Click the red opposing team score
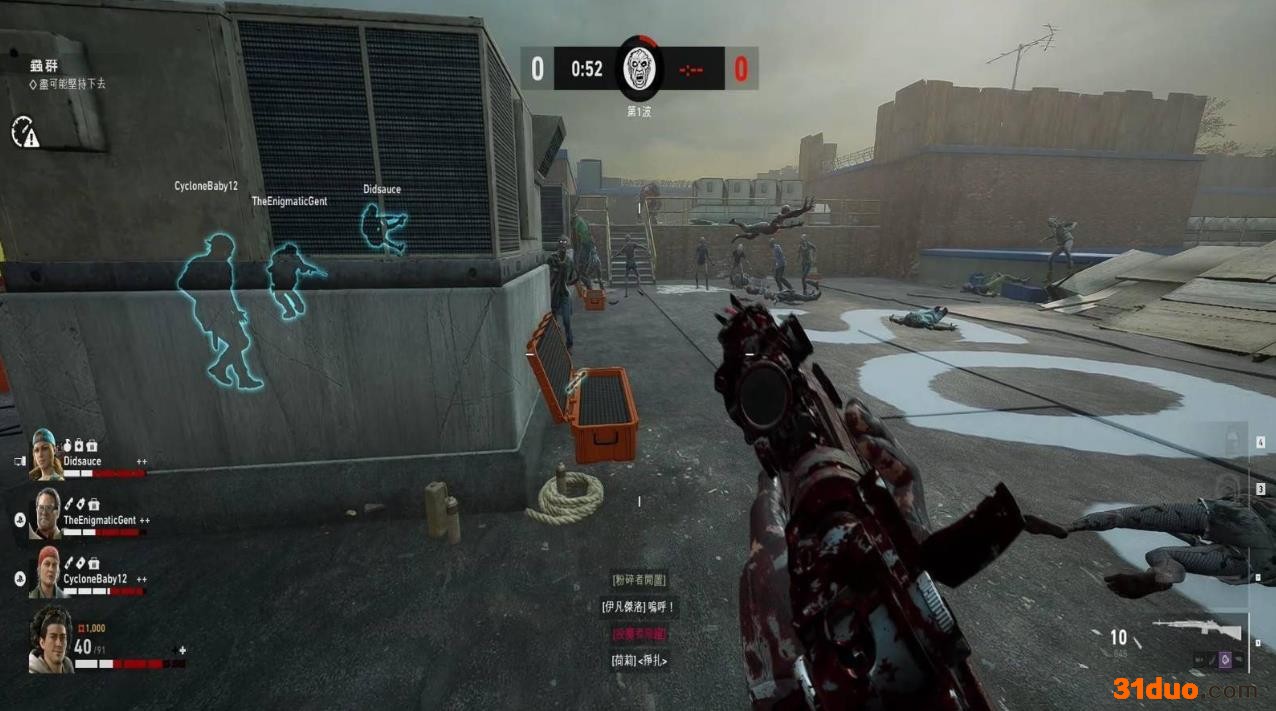Image resolution: width=1276 pixels, height=711 pixels. (741, 69)
